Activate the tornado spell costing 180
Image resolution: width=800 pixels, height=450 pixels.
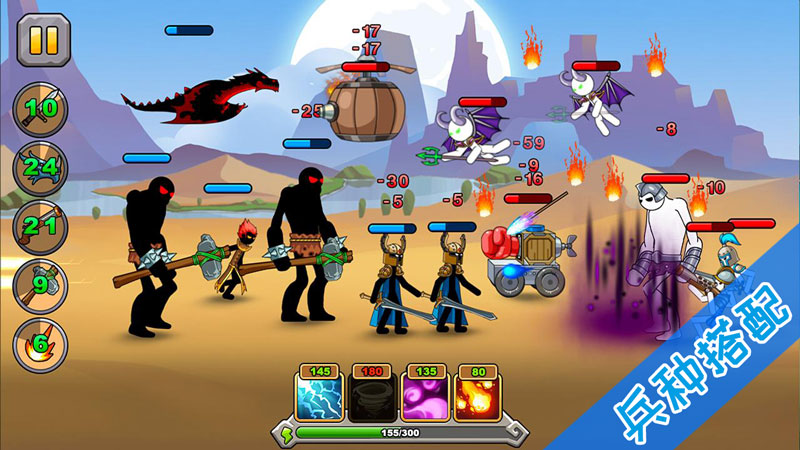click(369, 394)
